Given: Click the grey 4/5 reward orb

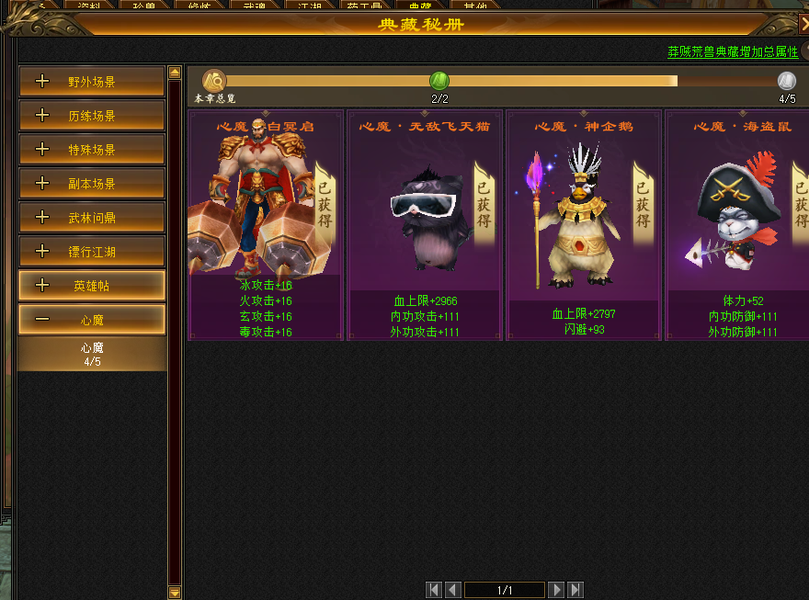Looking at the screenshot, I should click(787, 81).
